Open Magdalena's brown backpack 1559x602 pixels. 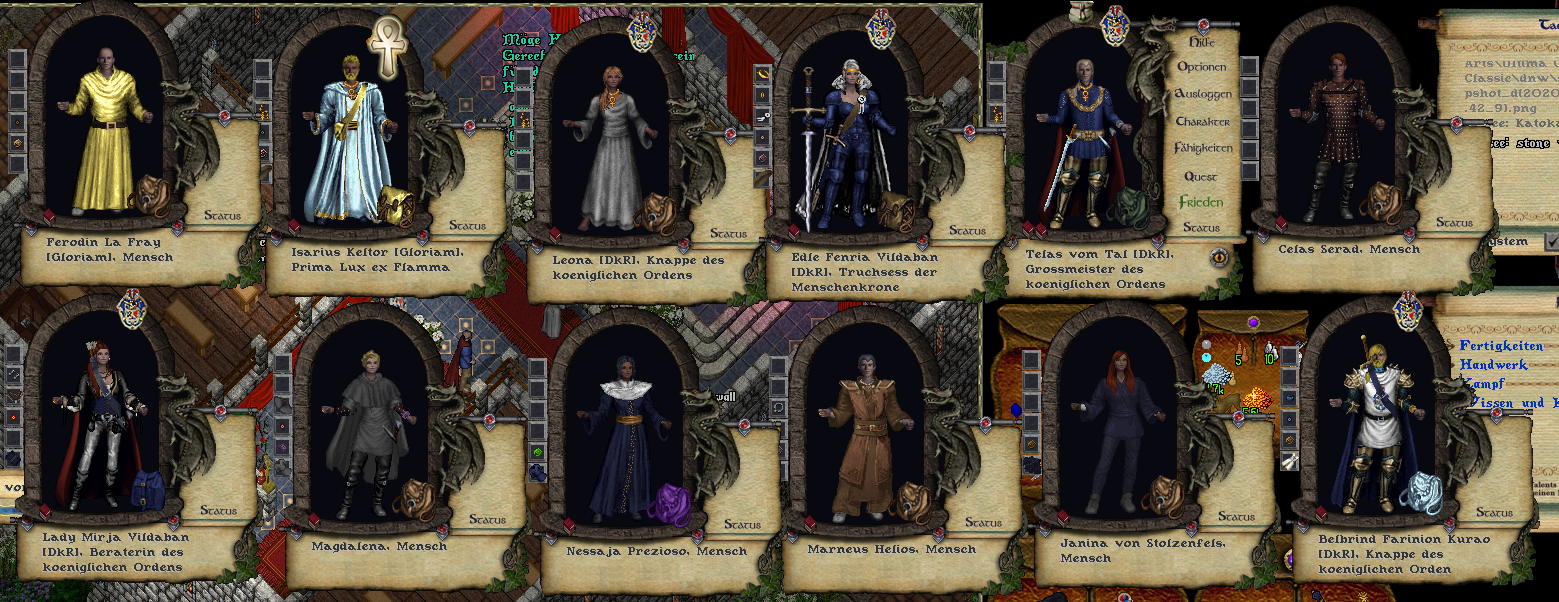point(415,496)
